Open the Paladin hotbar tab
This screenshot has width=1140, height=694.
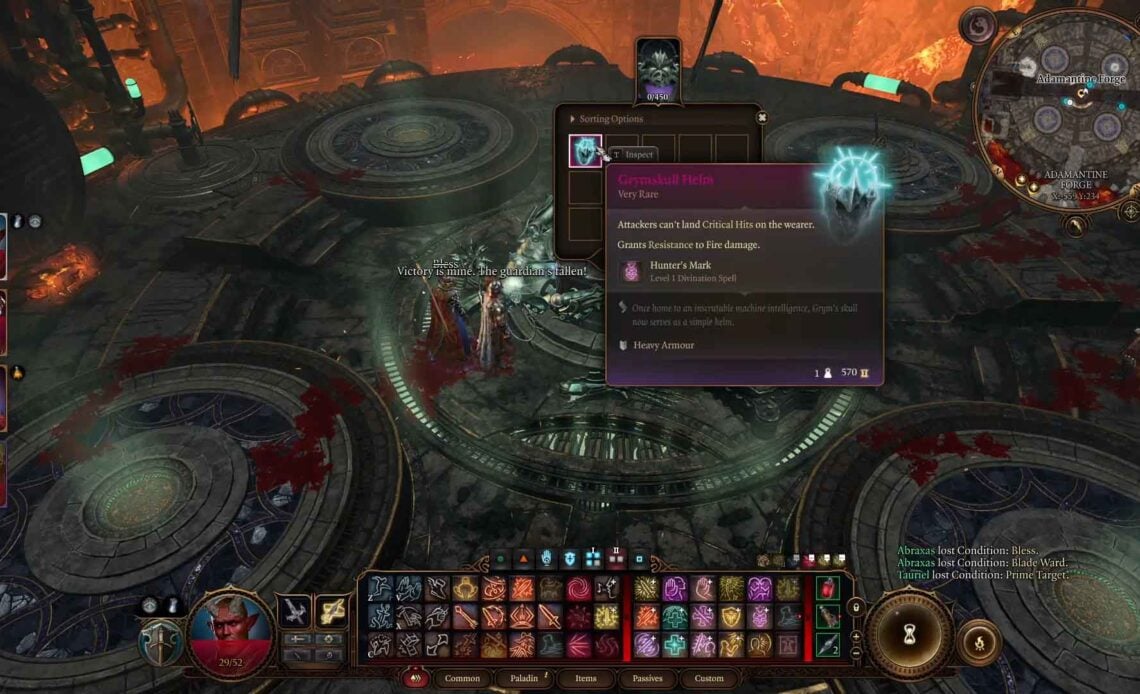524,678
